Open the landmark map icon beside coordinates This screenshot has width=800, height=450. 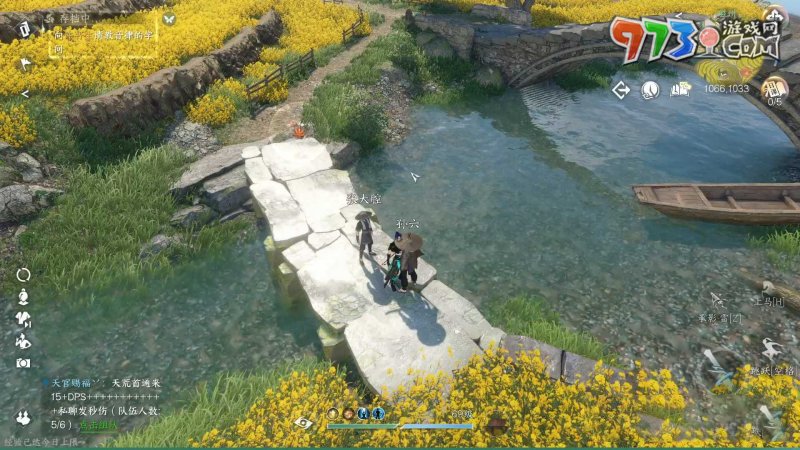[681, 89]
